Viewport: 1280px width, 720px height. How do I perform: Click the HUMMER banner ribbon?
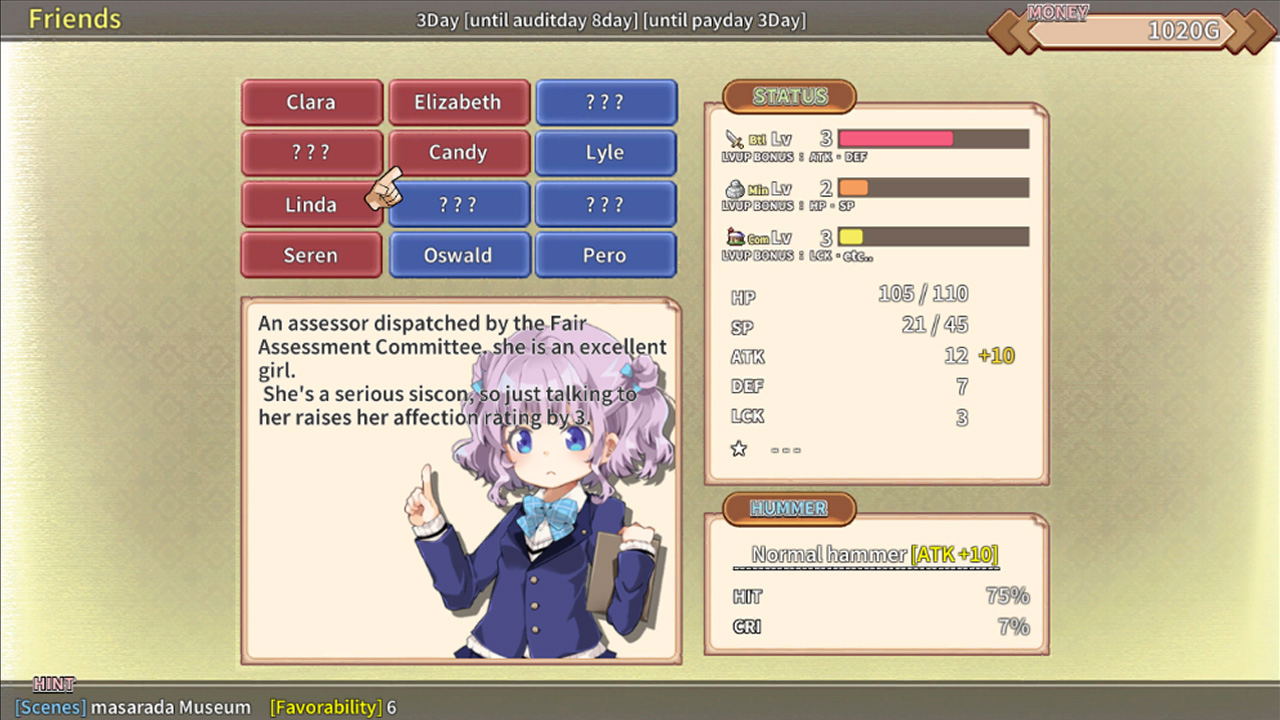[x=789, y=509]
